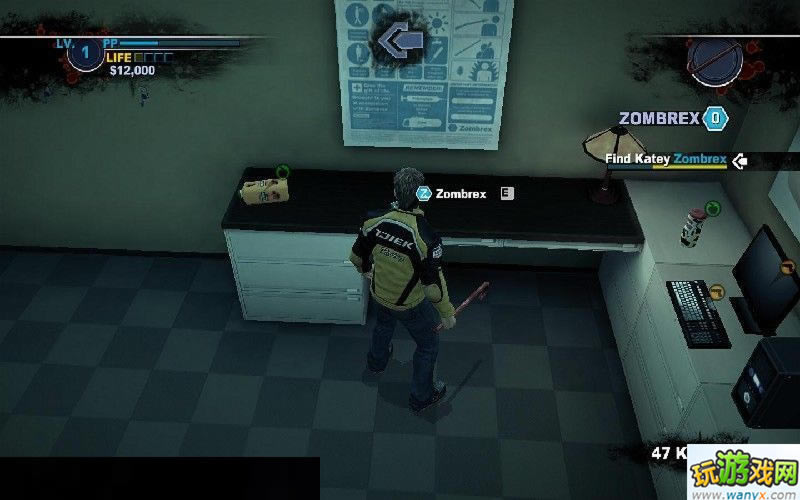Click the large objective direction arrow
800x500 pixels.
(x=399, y=41)
